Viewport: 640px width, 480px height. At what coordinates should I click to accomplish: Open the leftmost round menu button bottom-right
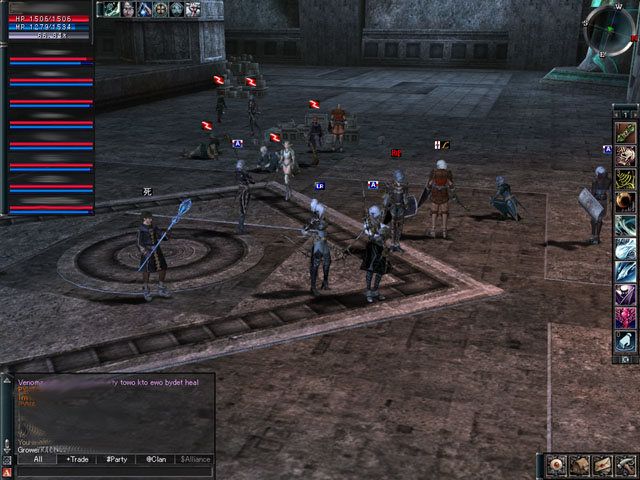[558, 465]
